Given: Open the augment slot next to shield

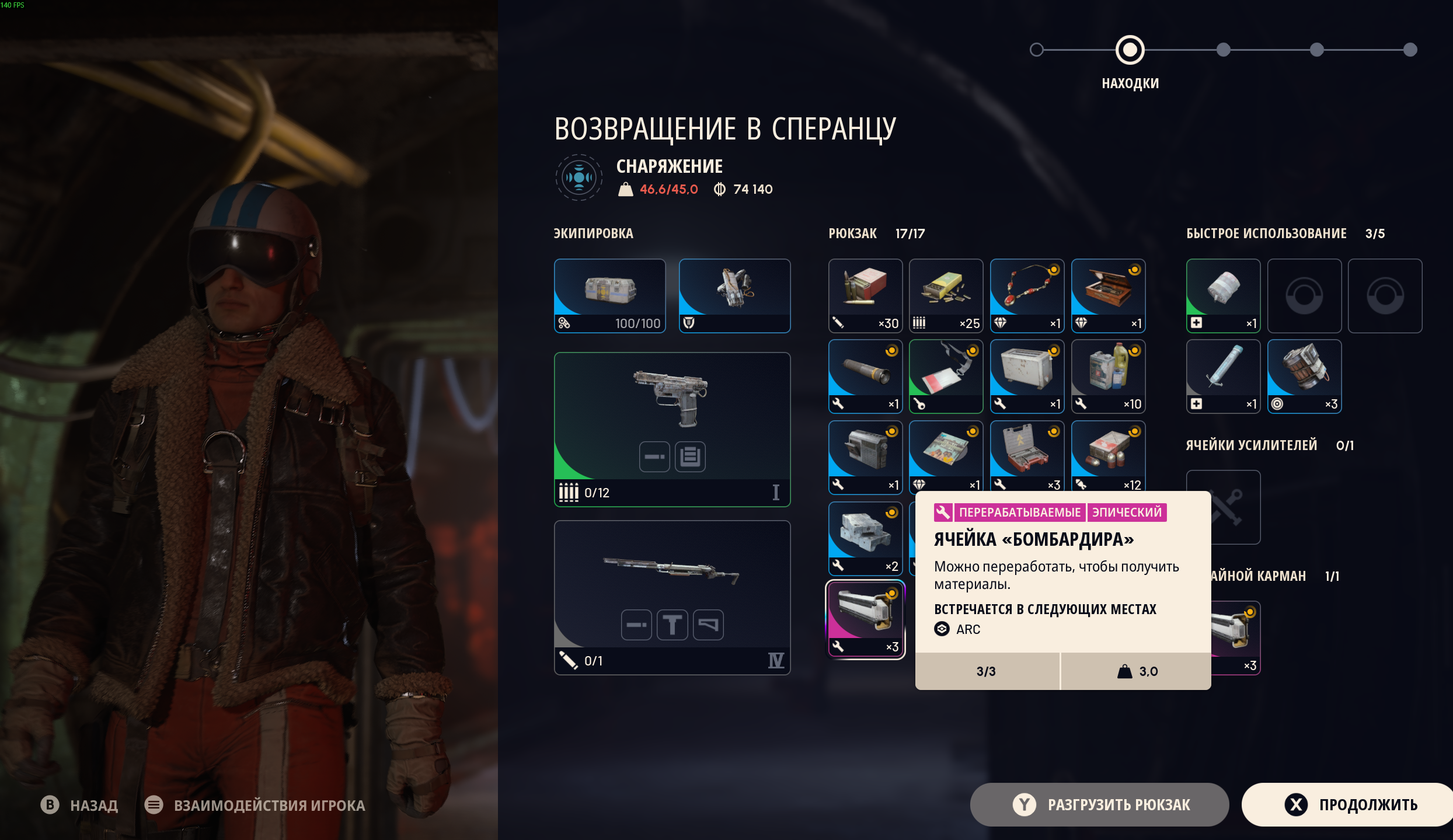Looking at the screenshot, I should pos(734,296).
